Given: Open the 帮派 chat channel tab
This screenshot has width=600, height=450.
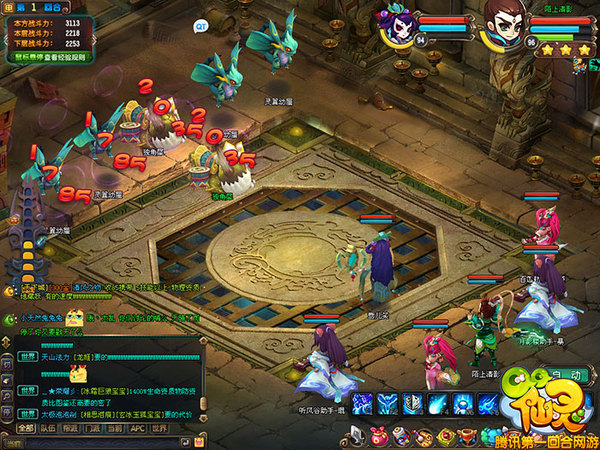Looking at the screenshot, I should (x=70, y=428).
